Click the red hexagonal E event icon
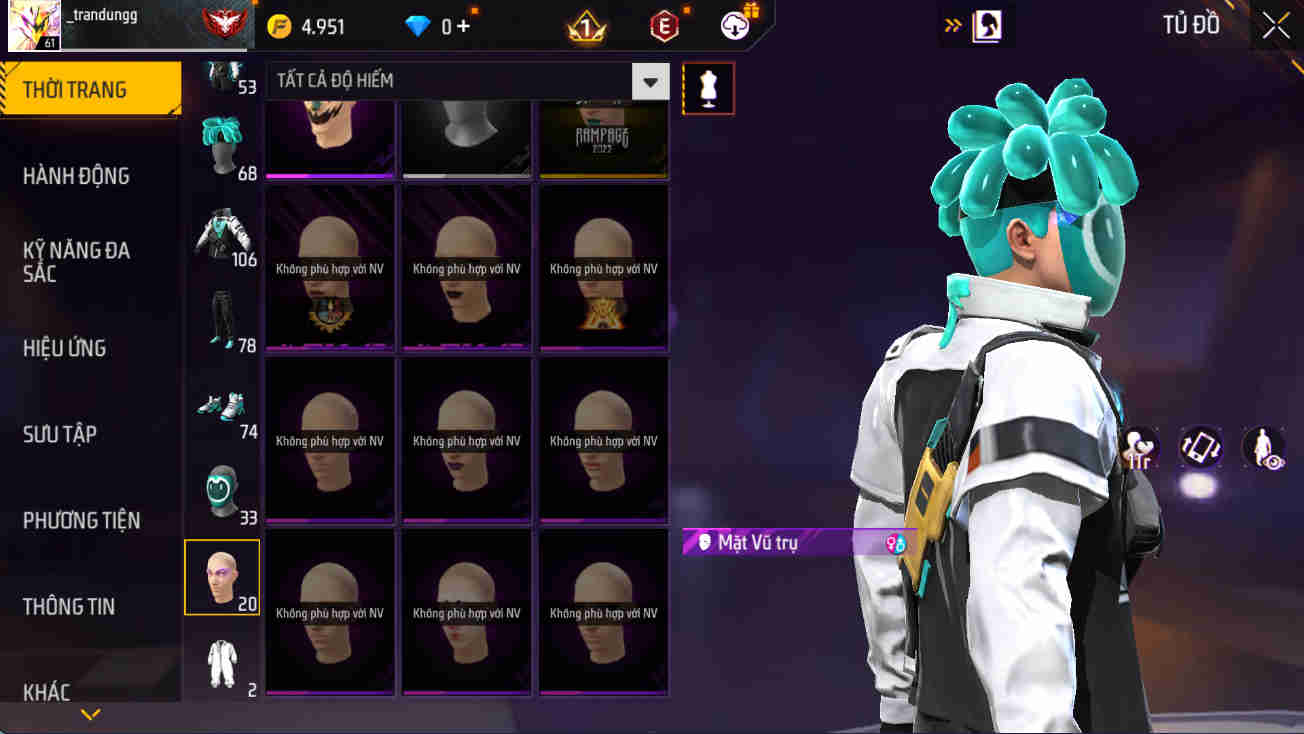The width and height of the screenshot is (1304, 734). tap(664, 25)
